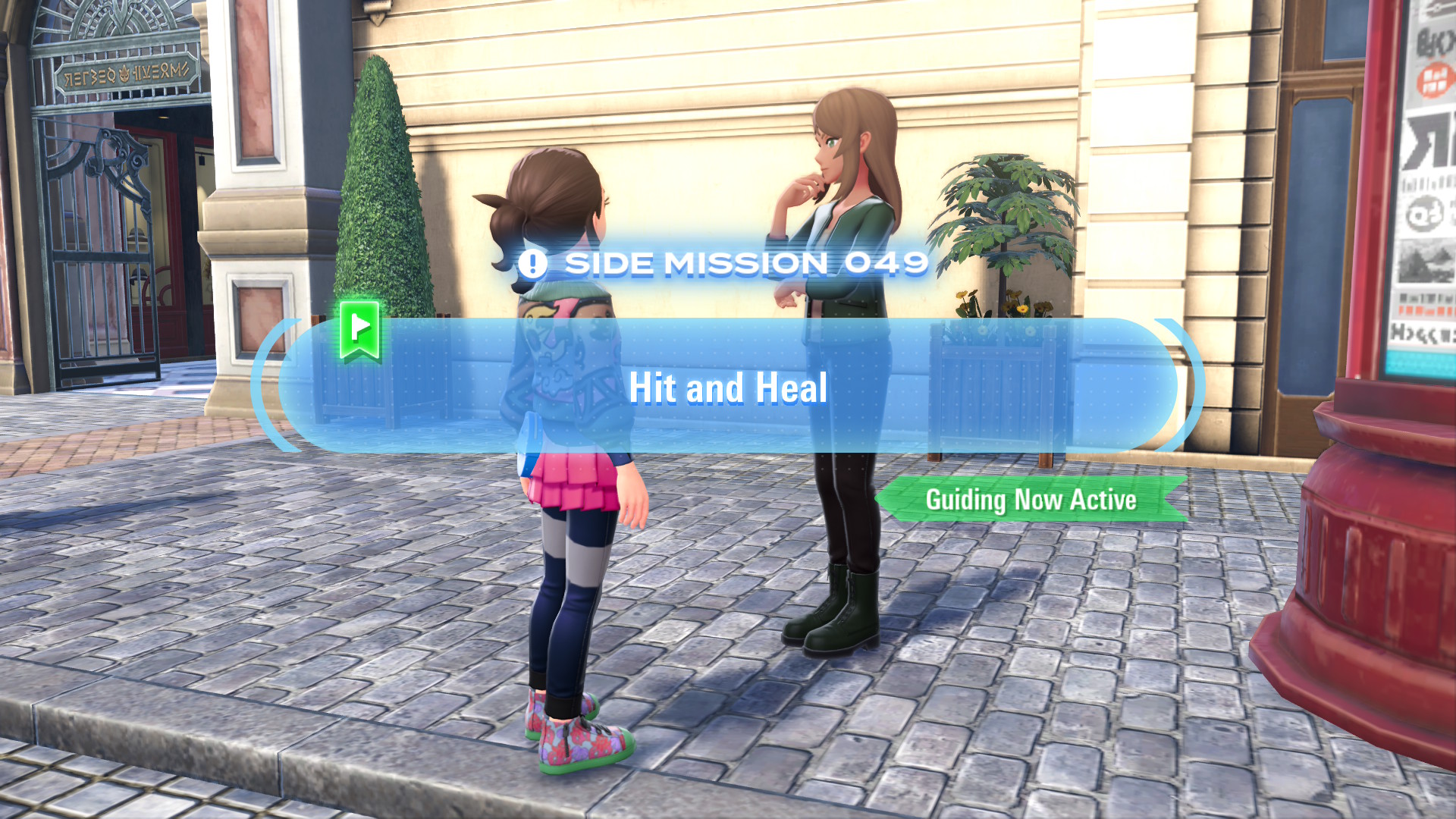This screenshot has width=1456, height=819.
Task: Select the exclamation mark icon beside Side Mission
Action: pyautogui.click(x=532, y=264)
